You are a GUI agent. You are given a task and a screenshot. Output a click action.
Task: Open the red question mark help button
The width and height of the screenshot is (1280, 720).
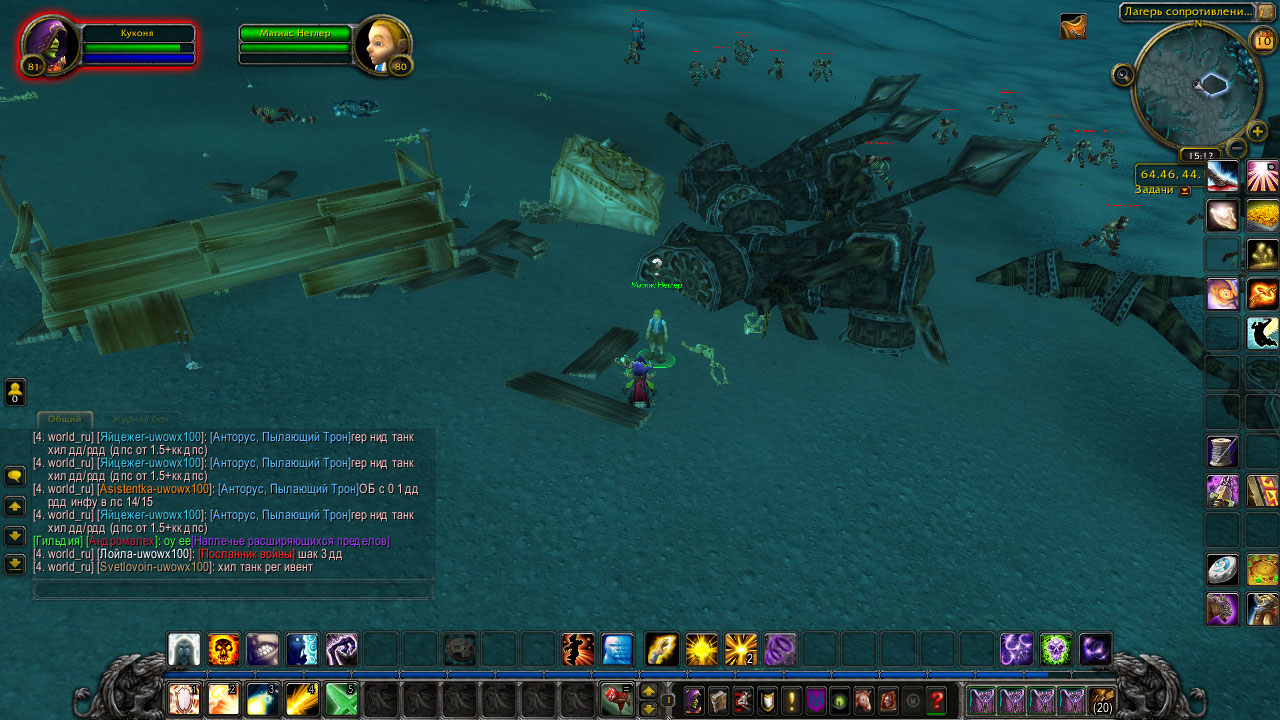[936, 700]
